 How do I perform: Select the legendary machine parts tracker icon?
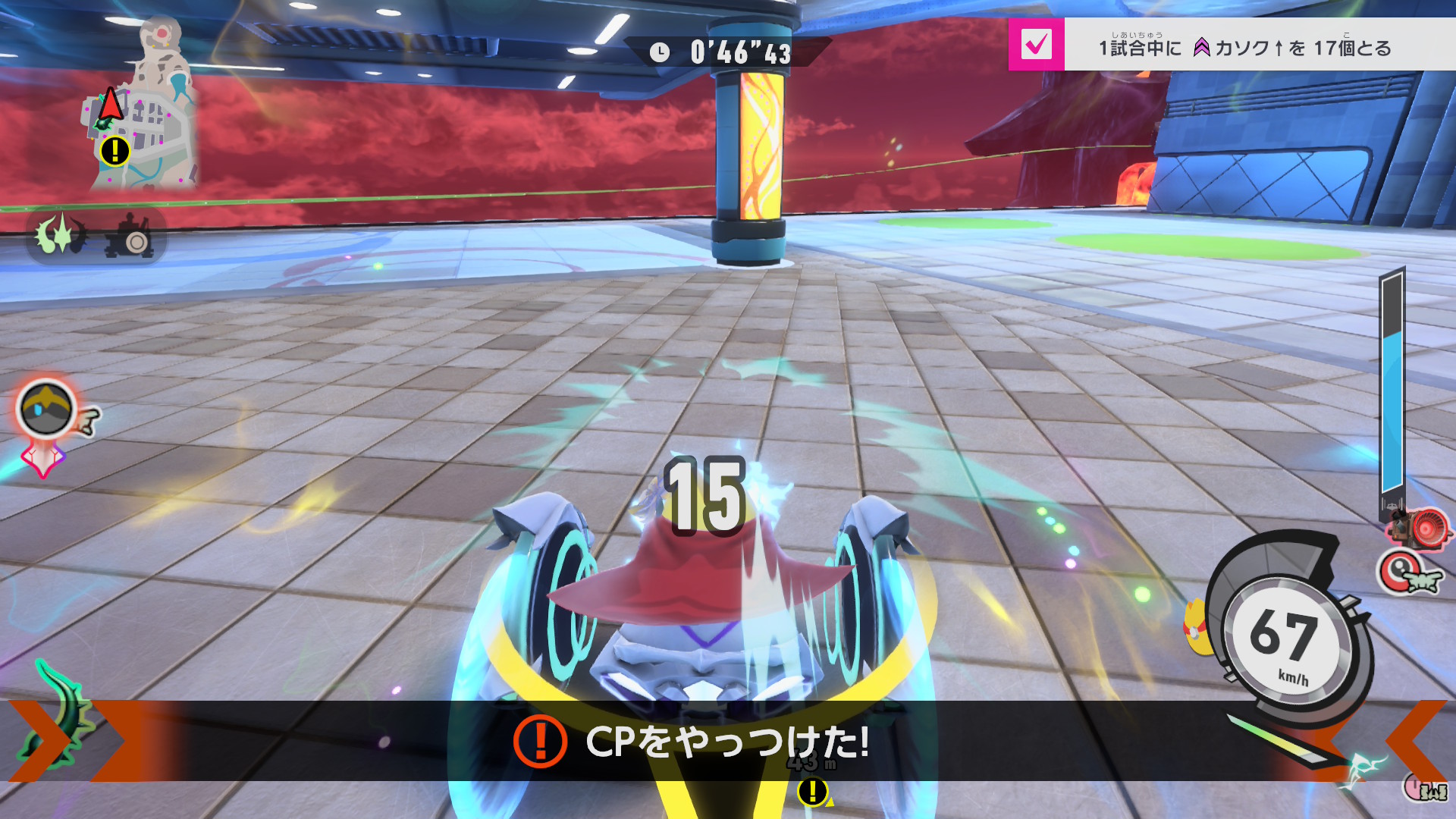point(60,236)
